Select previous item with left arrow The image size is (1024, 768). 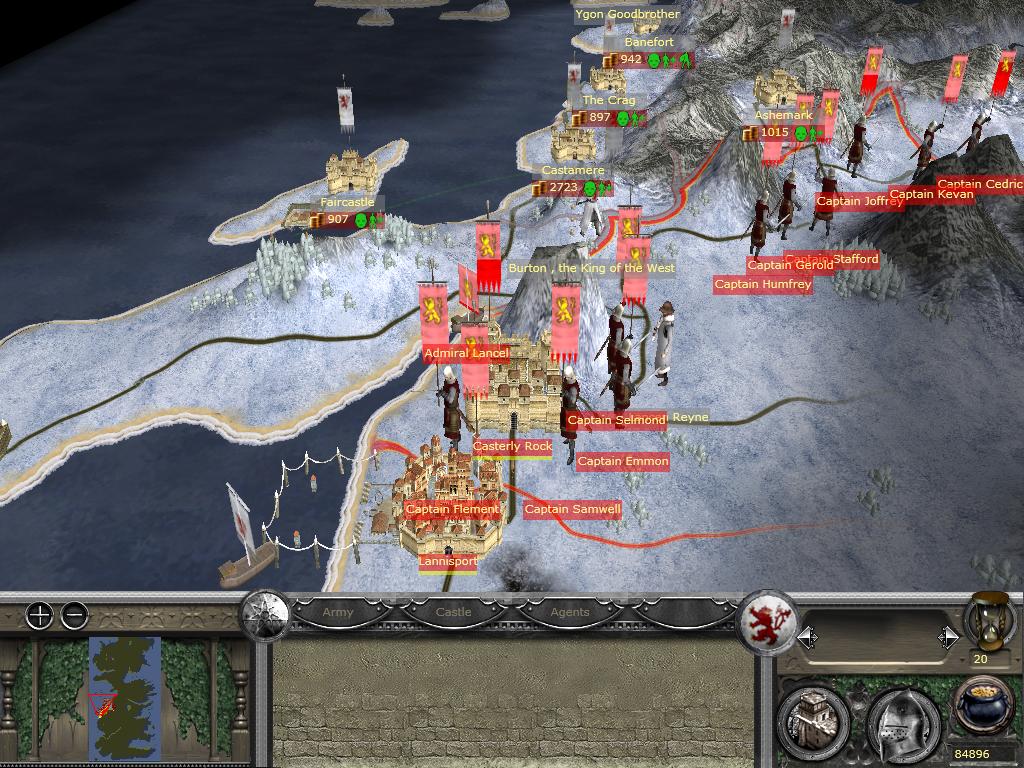click(x=807, y=637)
